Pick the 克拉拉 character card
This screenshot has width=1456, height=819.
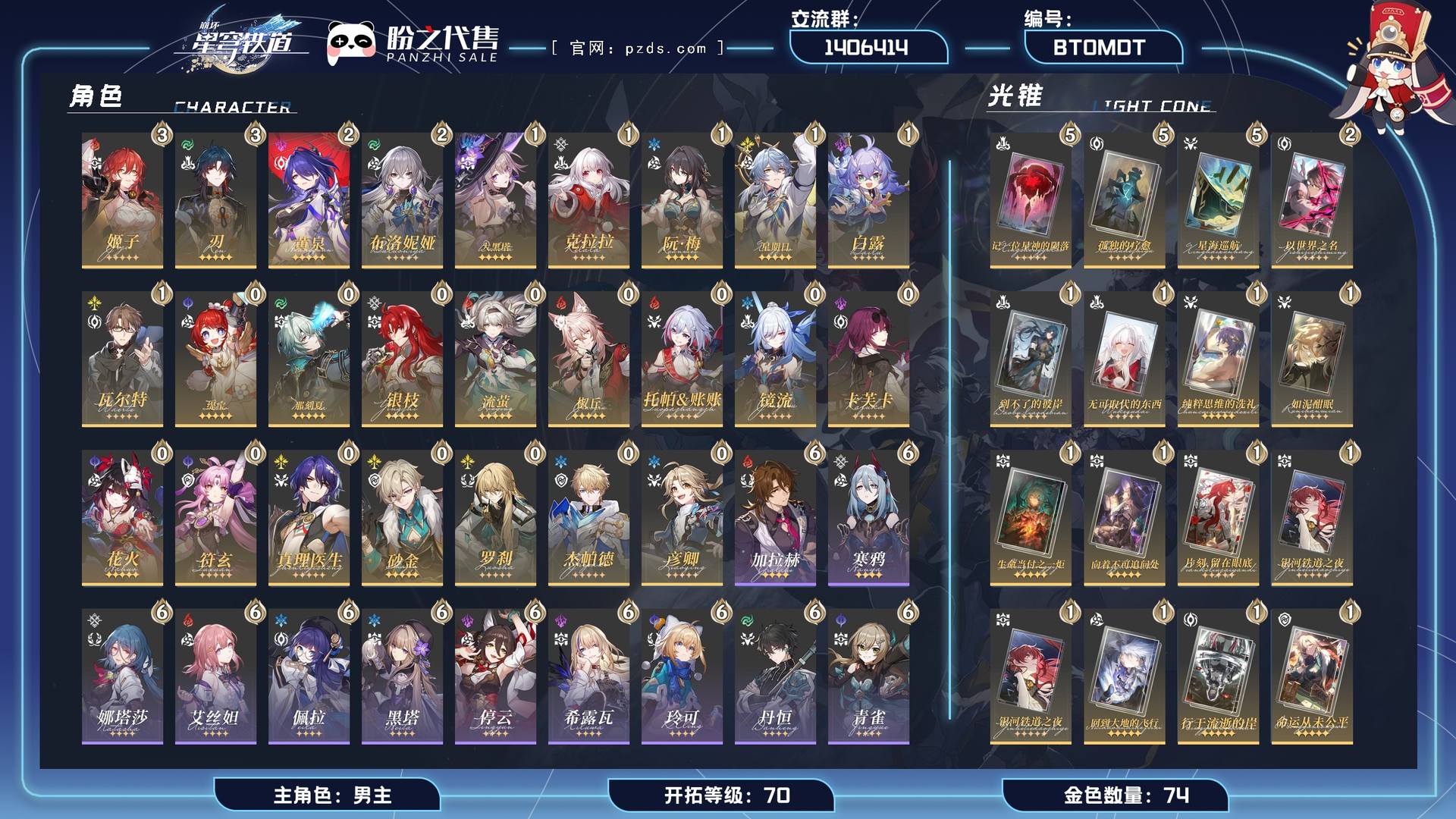point(588,201)
